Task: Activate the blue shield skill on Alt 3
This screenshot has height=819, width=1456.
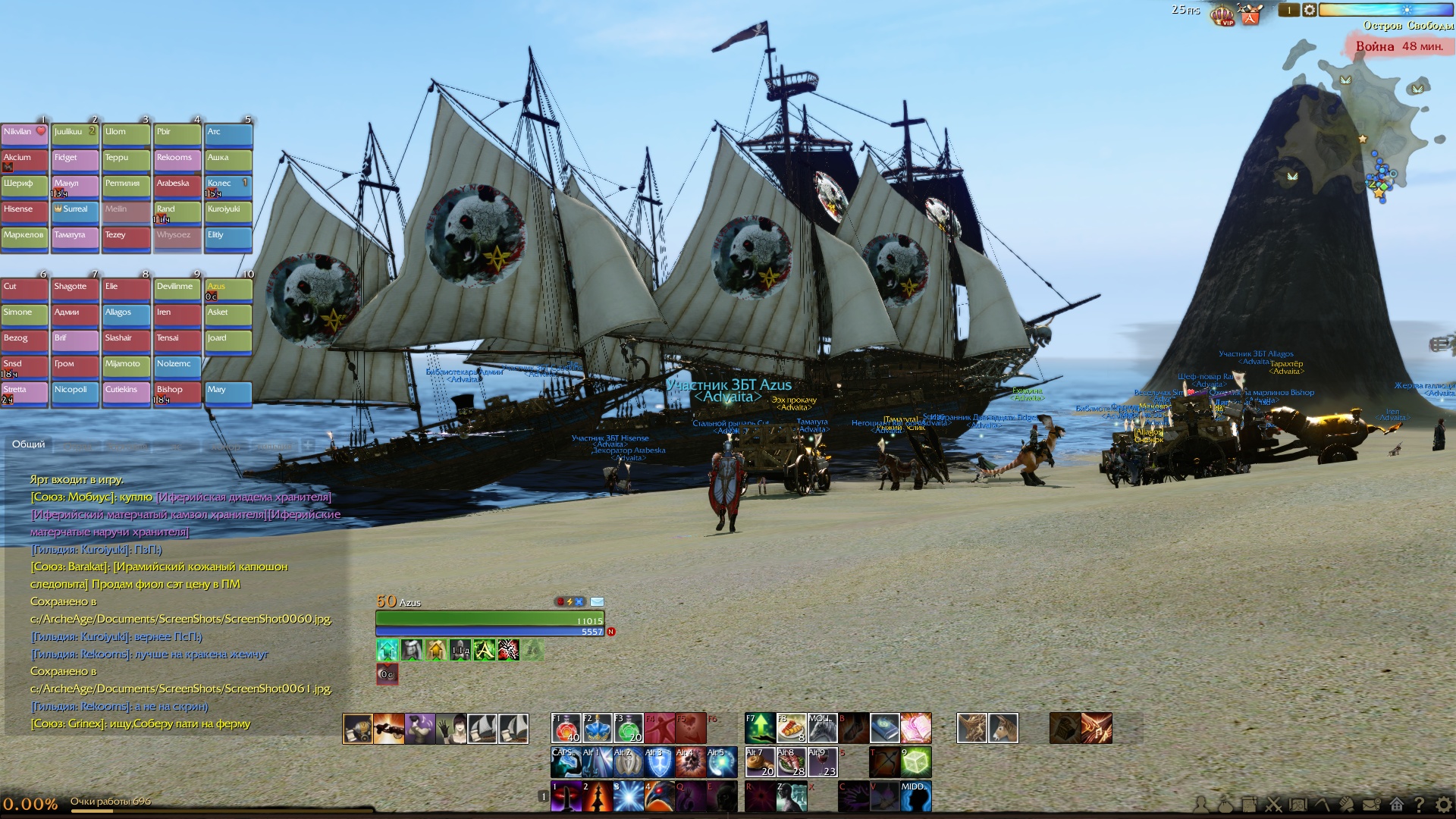Action: click(x=659, y=762)
